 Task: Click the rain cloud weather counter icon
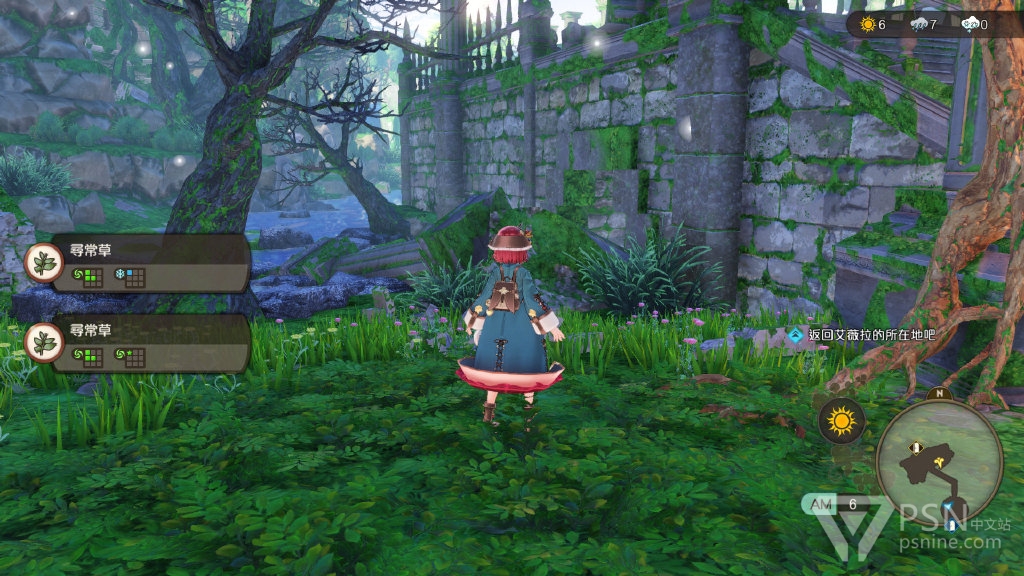[917, 24]
